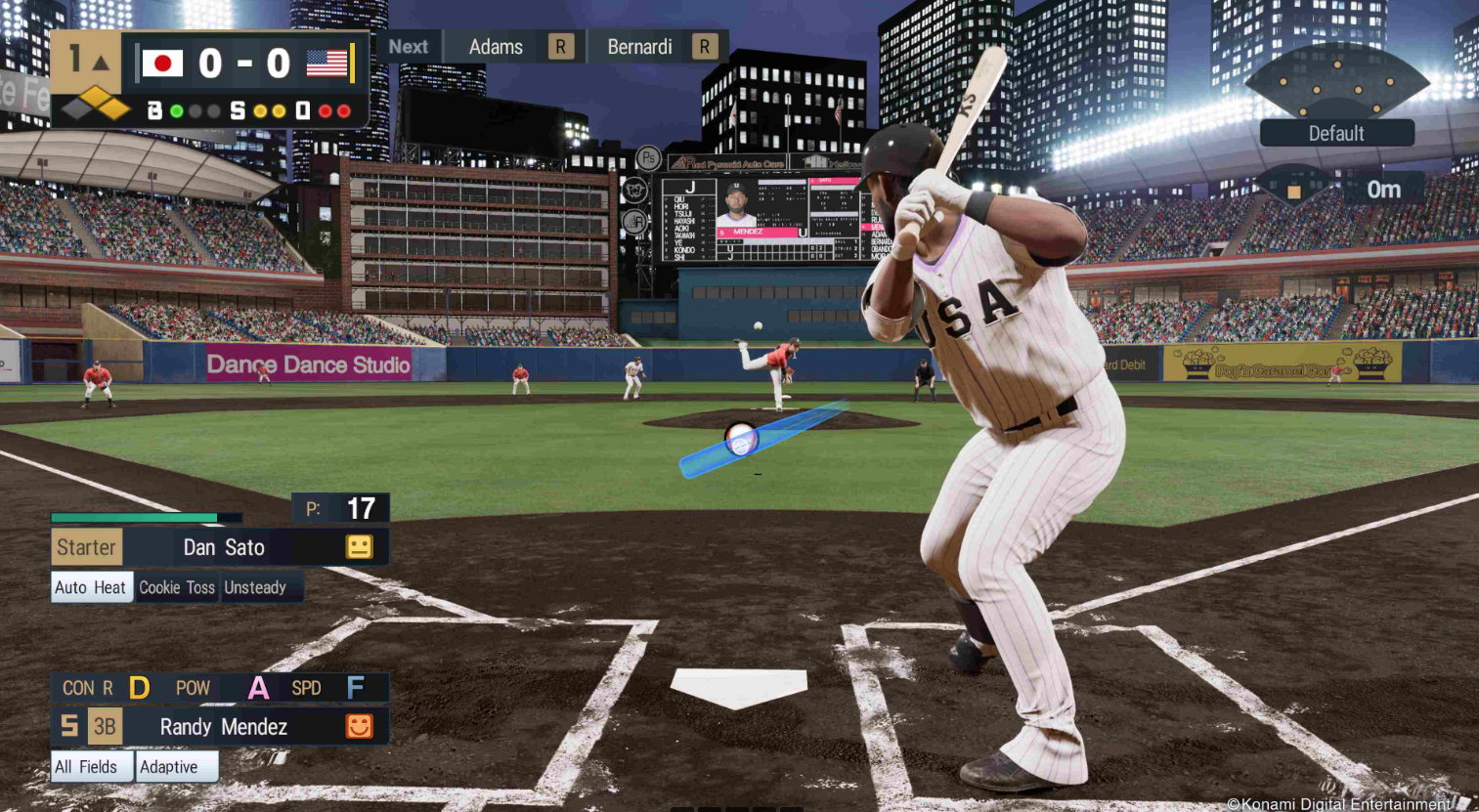Screen dimensions: 1479x812
Task: Select the Auto Heat pitcher trait tag
Action: pyautogui.click(x=91, y=587)
